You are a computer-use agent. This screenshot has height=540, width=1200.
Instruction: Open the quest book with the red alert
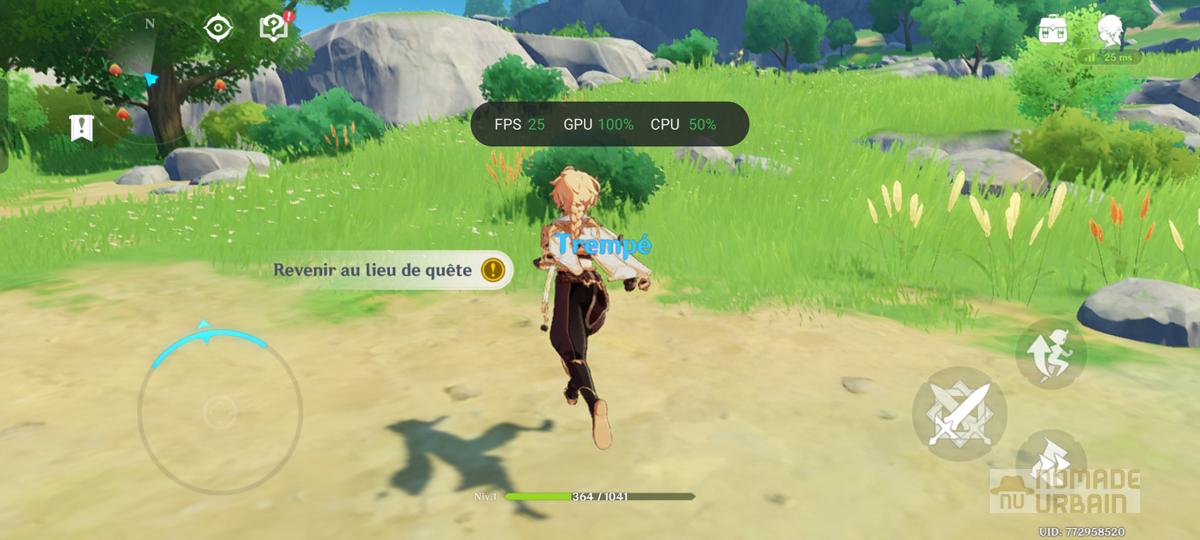274,27
